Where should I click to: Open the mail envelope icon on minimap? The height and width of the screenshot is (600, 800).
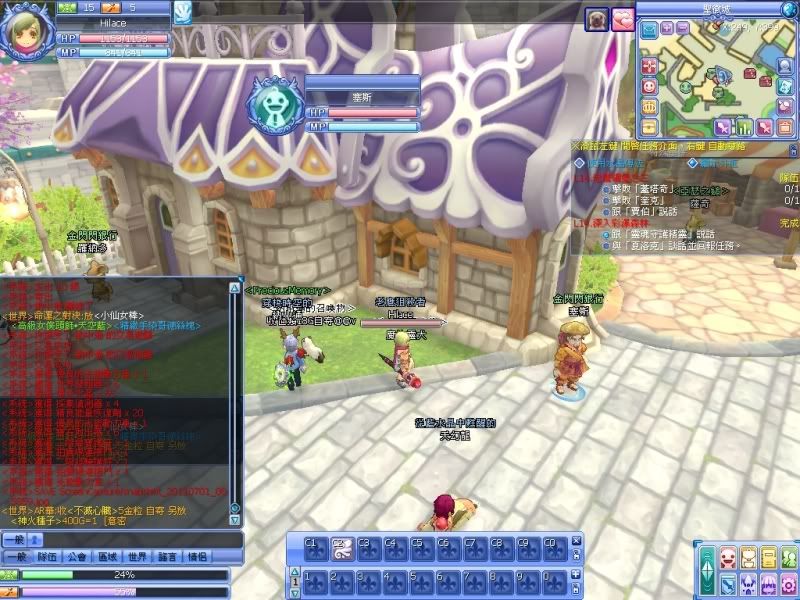click(x=649, y=28)
